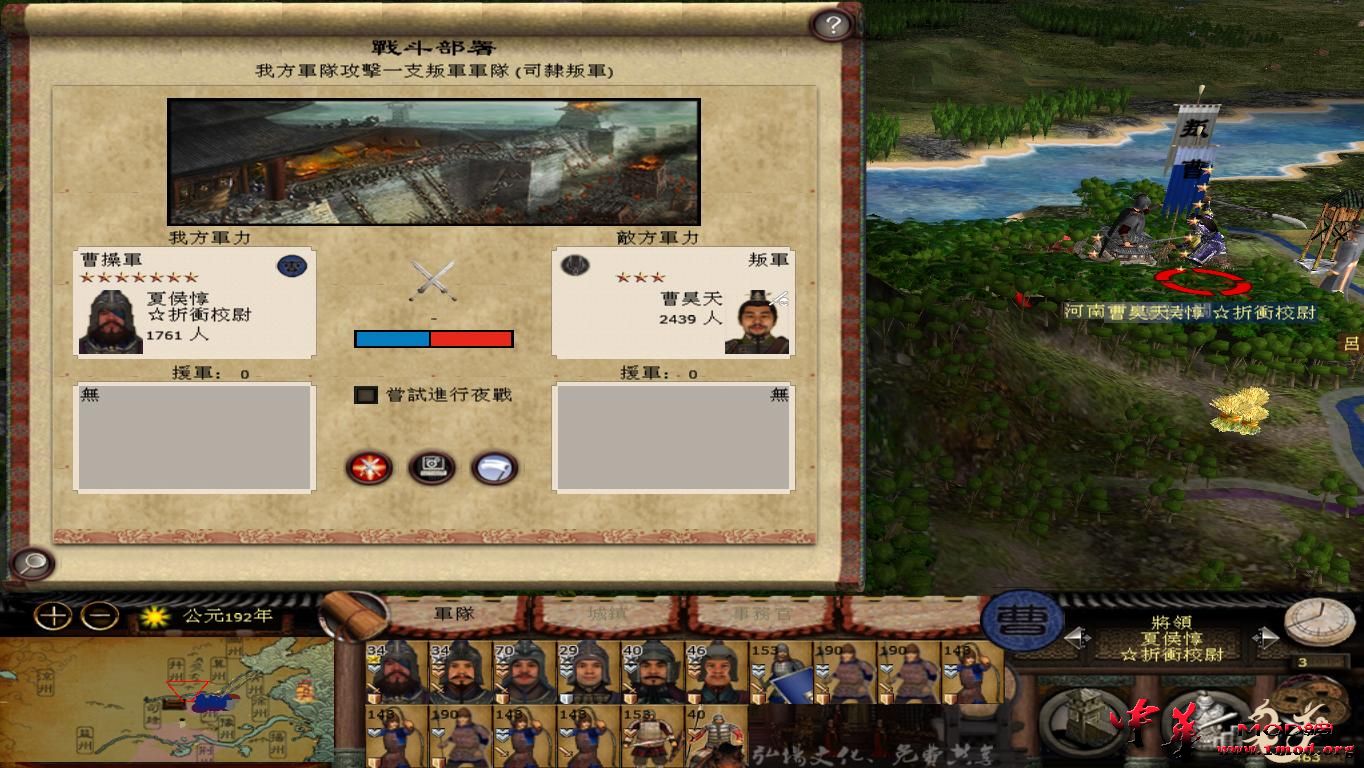Screen dimensions: 1364x768
Task: Click the sun icon next to 公元192年
Action: click(156, 617)
